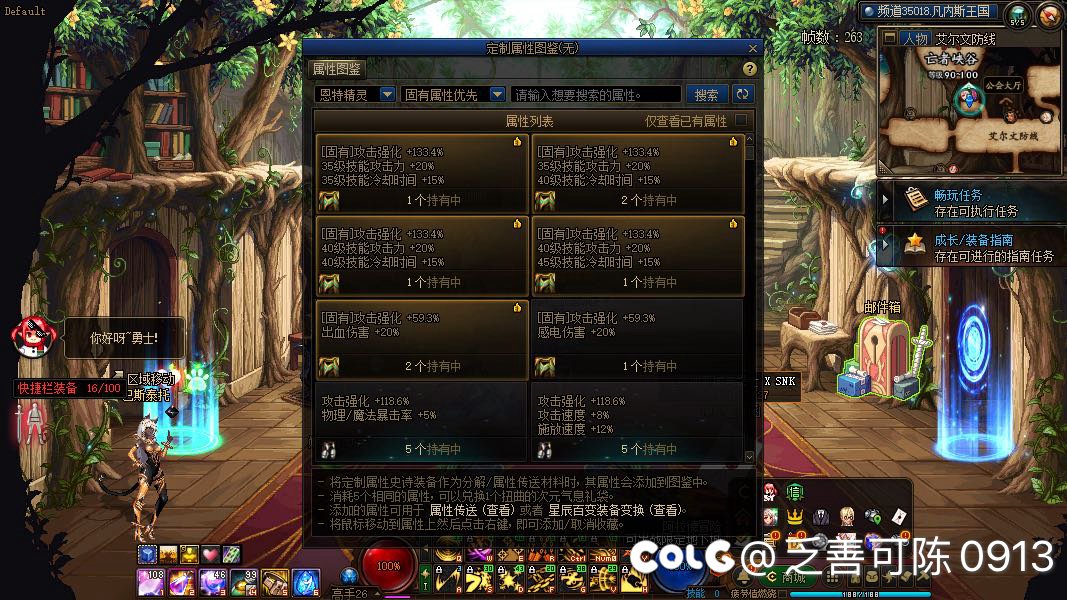The width and height of the screenshot is (1067, 600).
Task: Choose the 攻击速度 +8% attribute card
Action: pos(637,422)
